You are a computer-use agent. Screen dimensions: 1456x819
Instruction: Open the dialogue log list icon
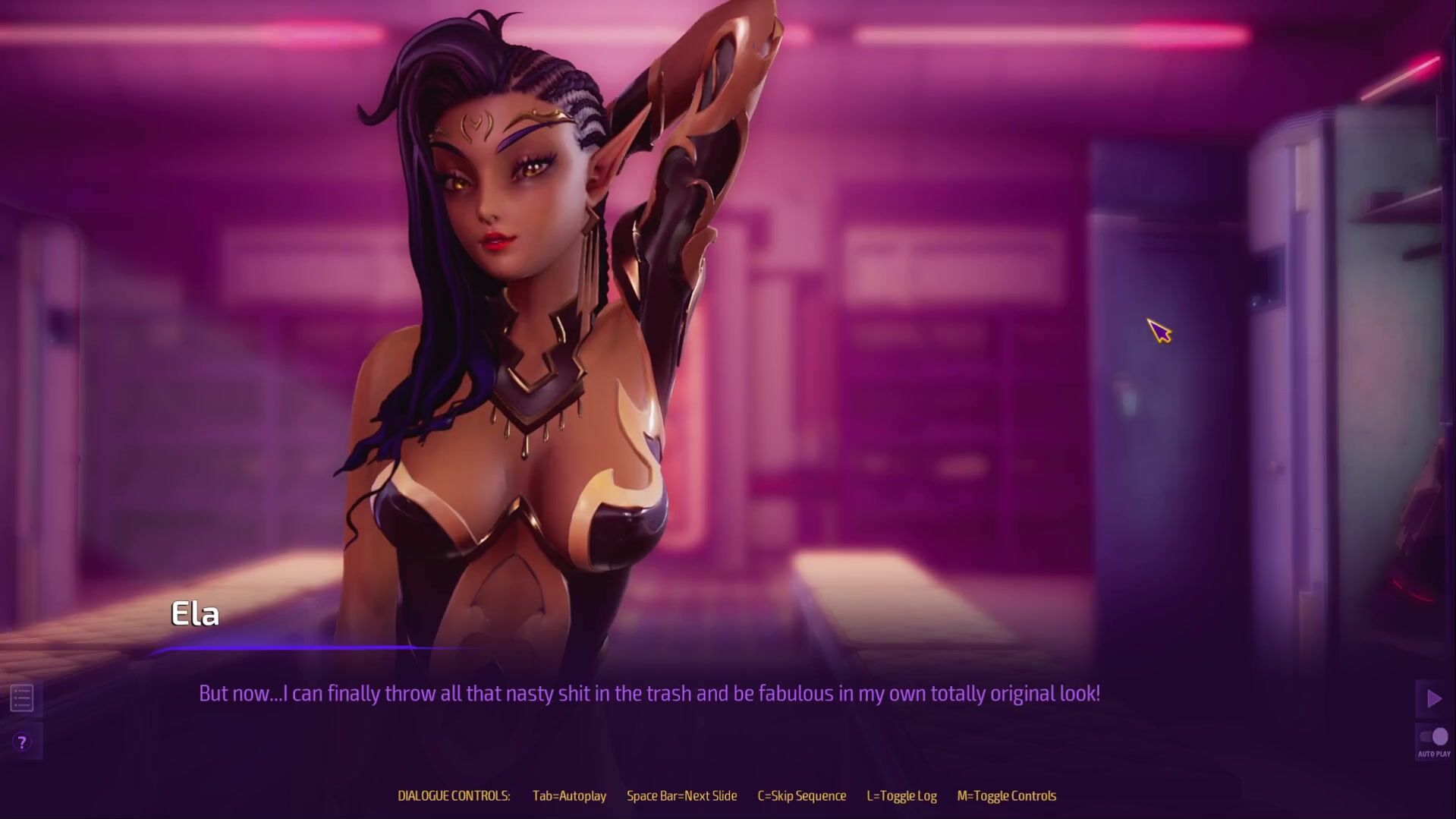click(x=22, y=698)
